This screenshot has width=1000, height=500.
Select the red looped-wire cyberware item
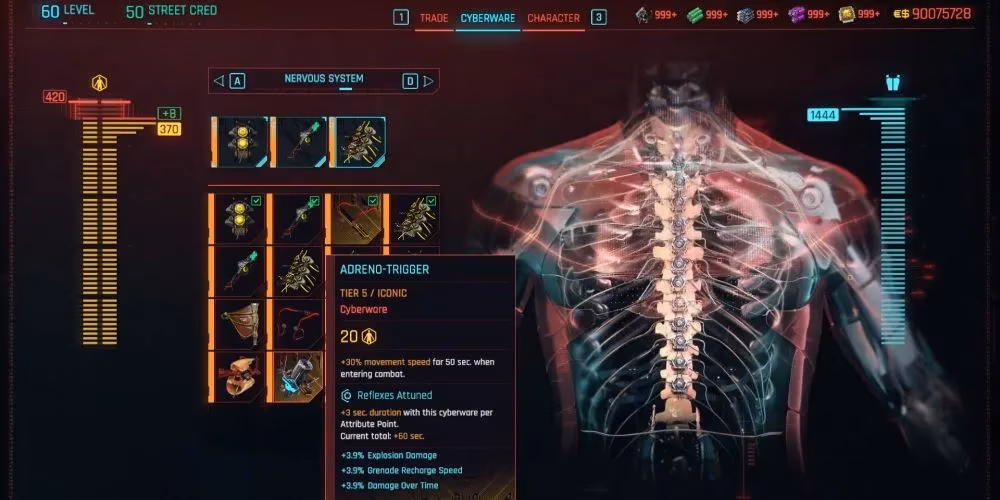299,324
